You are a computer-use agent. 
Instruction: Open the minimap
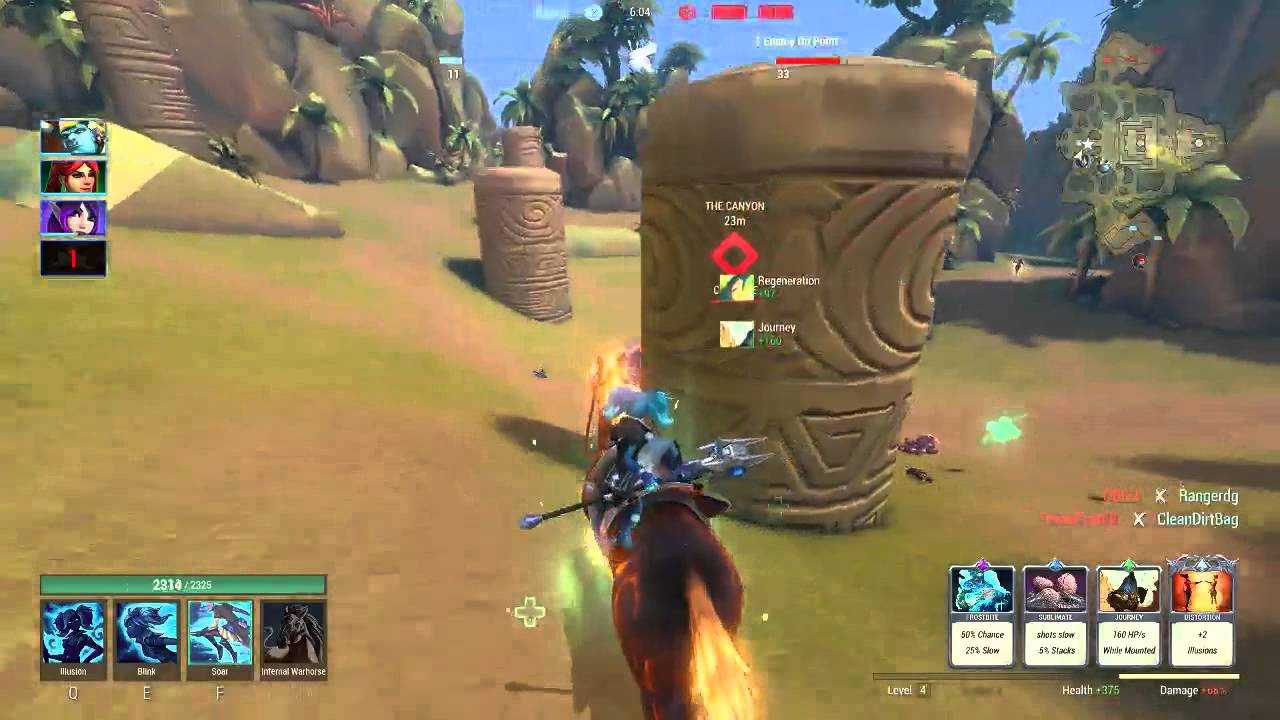[x=1143, y=150]
